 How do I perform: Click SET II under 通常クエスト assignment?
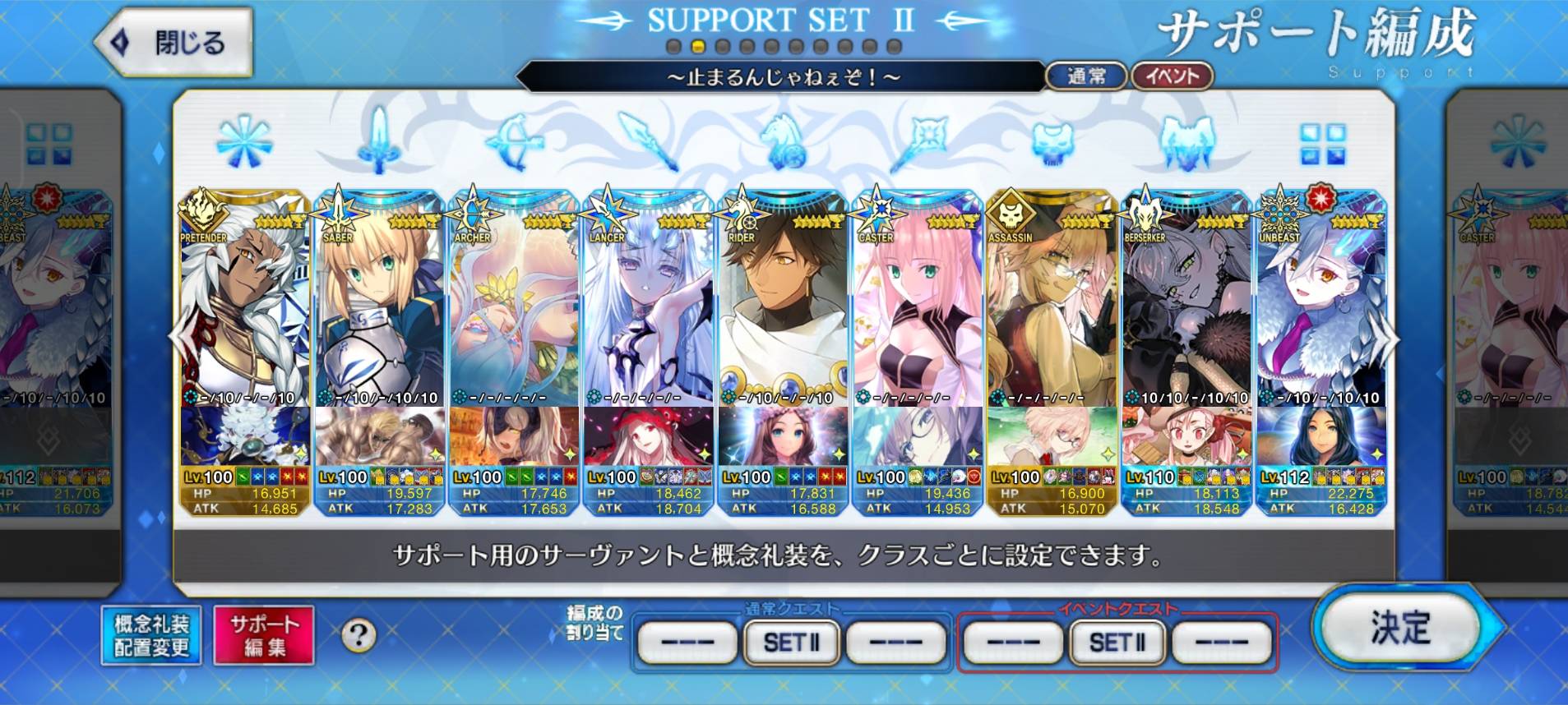point(791,643)
